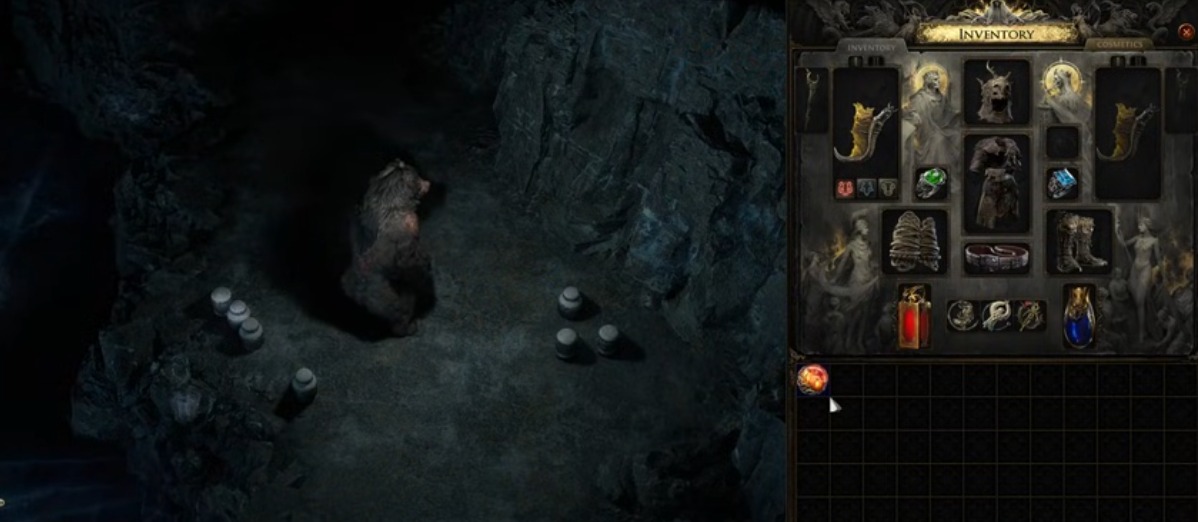Click the red life flask

[x=913, y=318]
